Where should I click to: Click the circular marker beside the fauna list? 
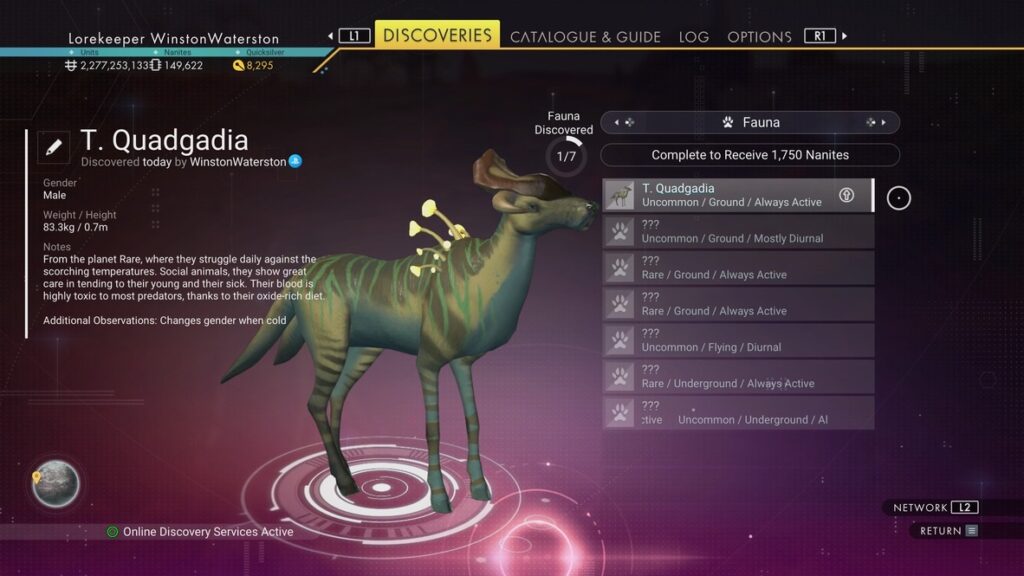click(899, 198)
